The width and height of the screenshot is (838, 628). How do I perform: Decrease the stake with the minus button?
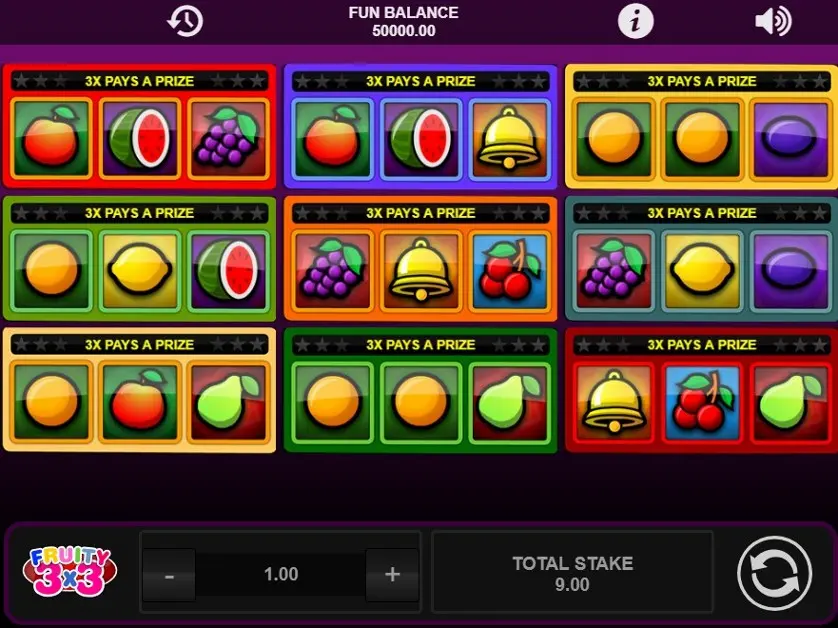point(169,575)
